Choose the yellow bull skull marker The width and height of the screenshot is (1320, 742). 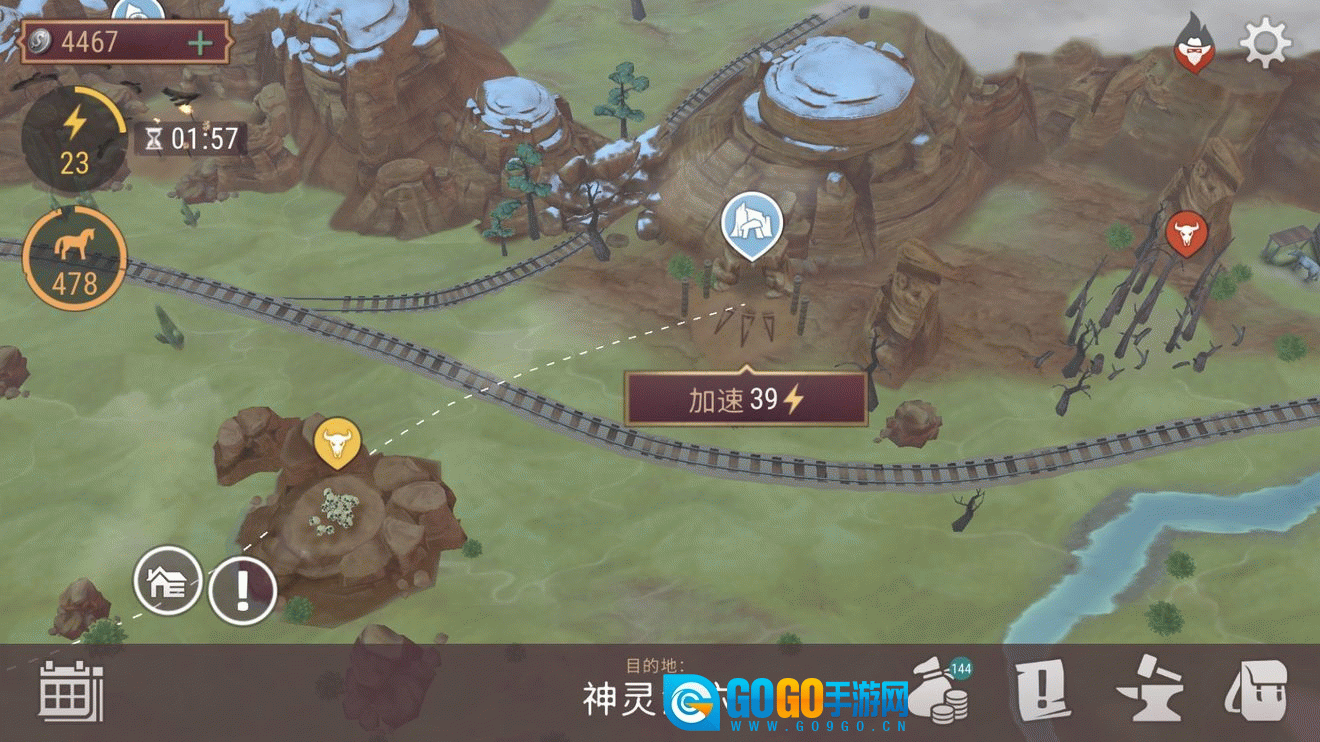click(x=337, y=441)
